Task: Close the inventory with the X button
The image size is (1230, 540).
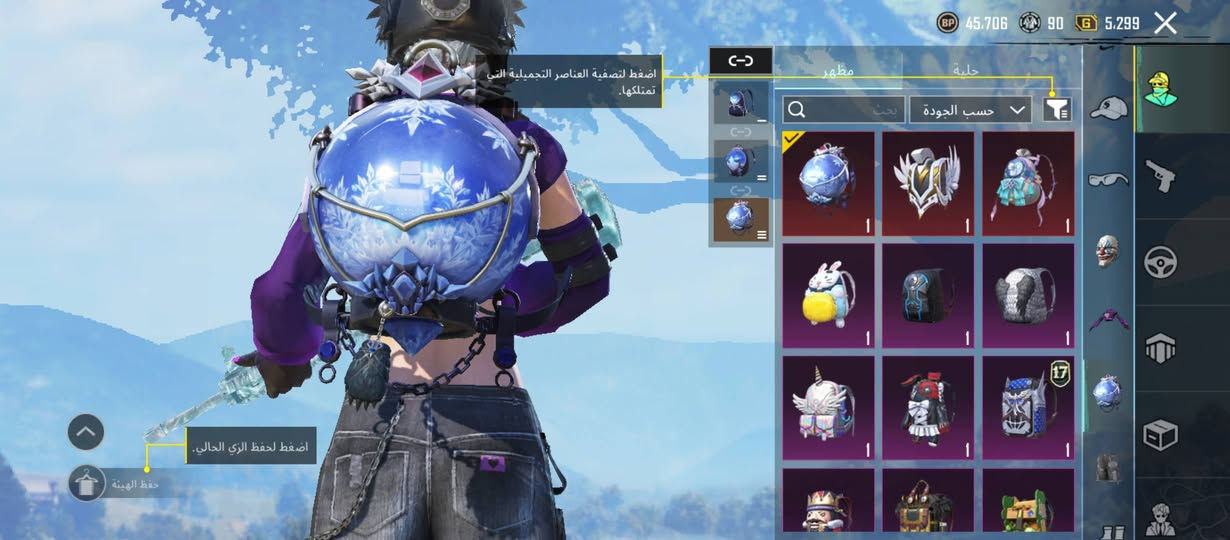Action: (1165, 23)
